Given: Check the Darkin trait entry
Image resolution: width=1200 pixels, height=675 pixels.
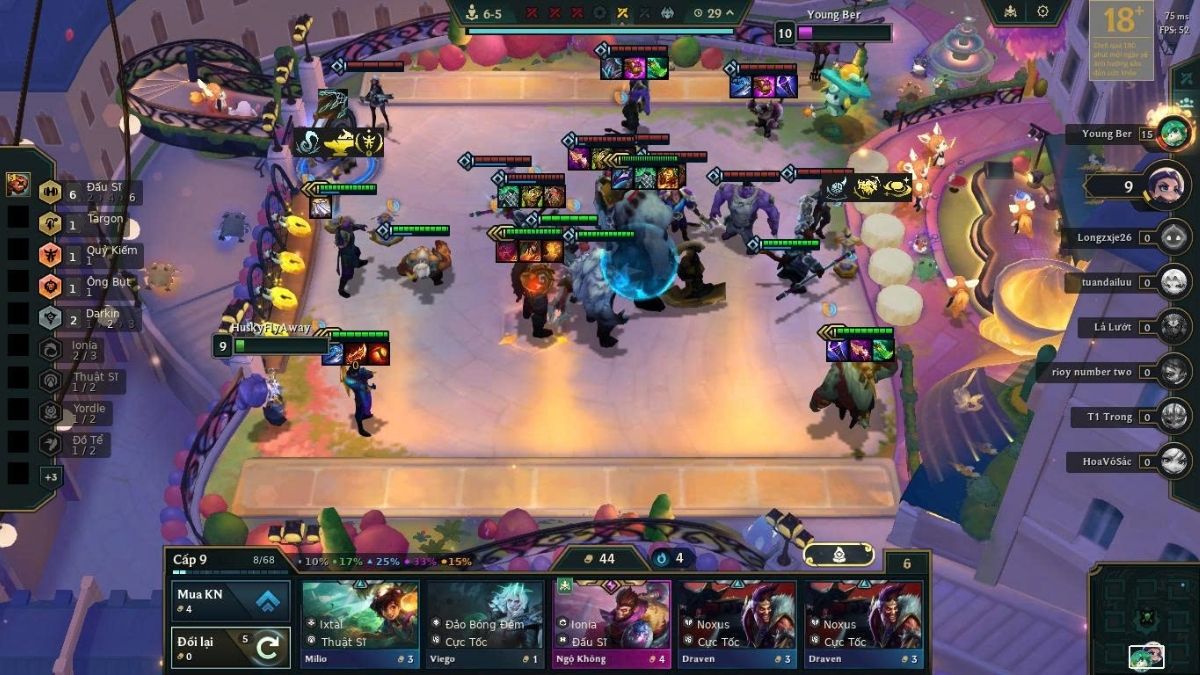Looking at the screenshot, I should pyautogui.click(x=88, y=317).
